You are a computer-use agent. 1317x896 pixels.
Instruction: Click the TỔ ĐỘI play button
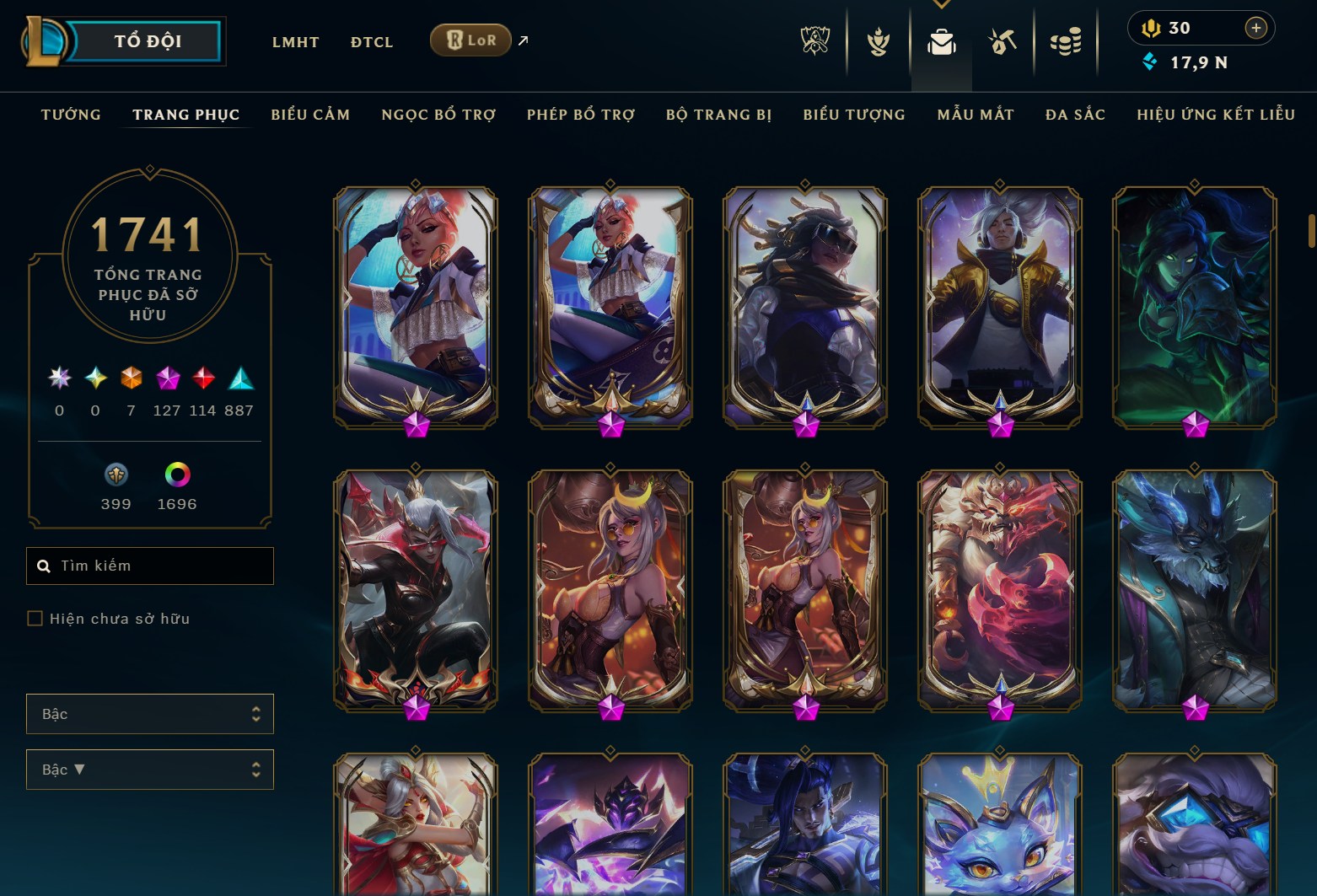[x=145, y=40]
